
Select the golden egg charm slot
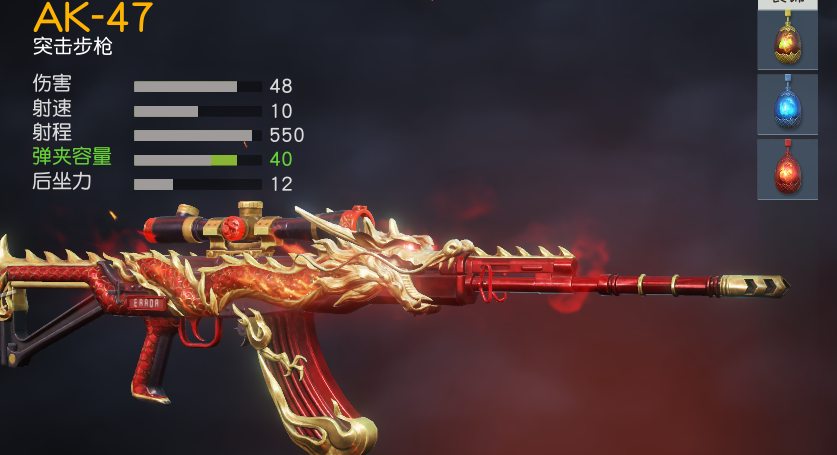(787, 40)
